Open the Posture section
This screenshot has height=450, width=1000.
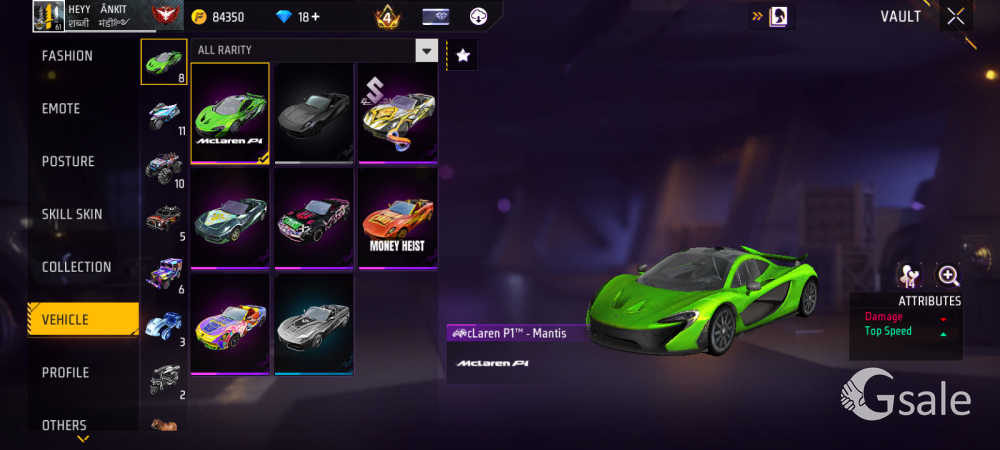[x=68, y=162]
